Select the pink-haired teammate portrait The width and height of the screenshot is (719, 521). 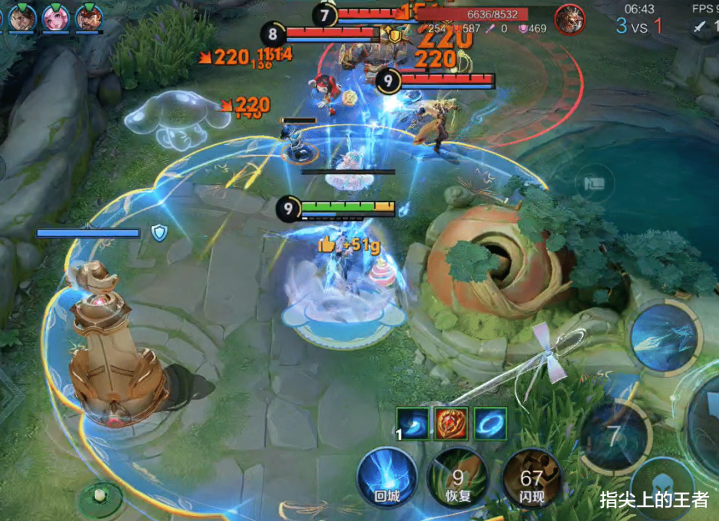point(55,16)
